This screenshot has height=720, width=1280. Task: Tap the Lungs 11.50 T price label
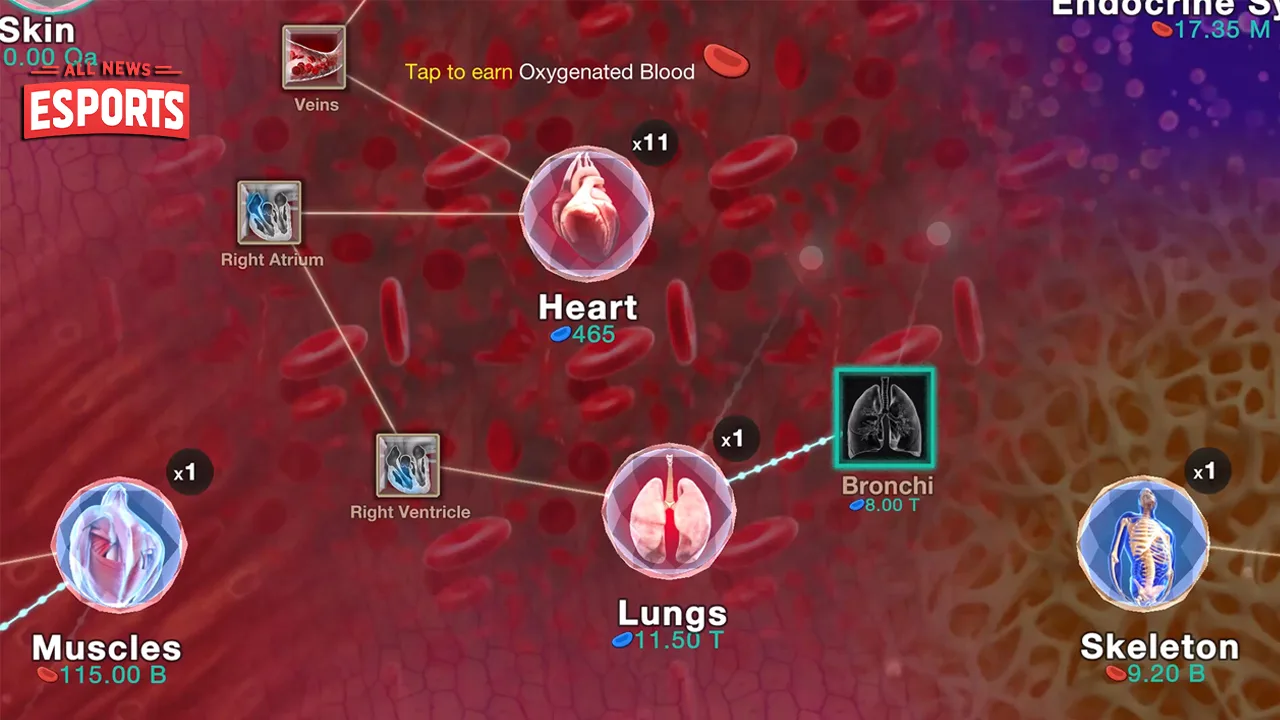pyautogui.click(x=668, y=640)
